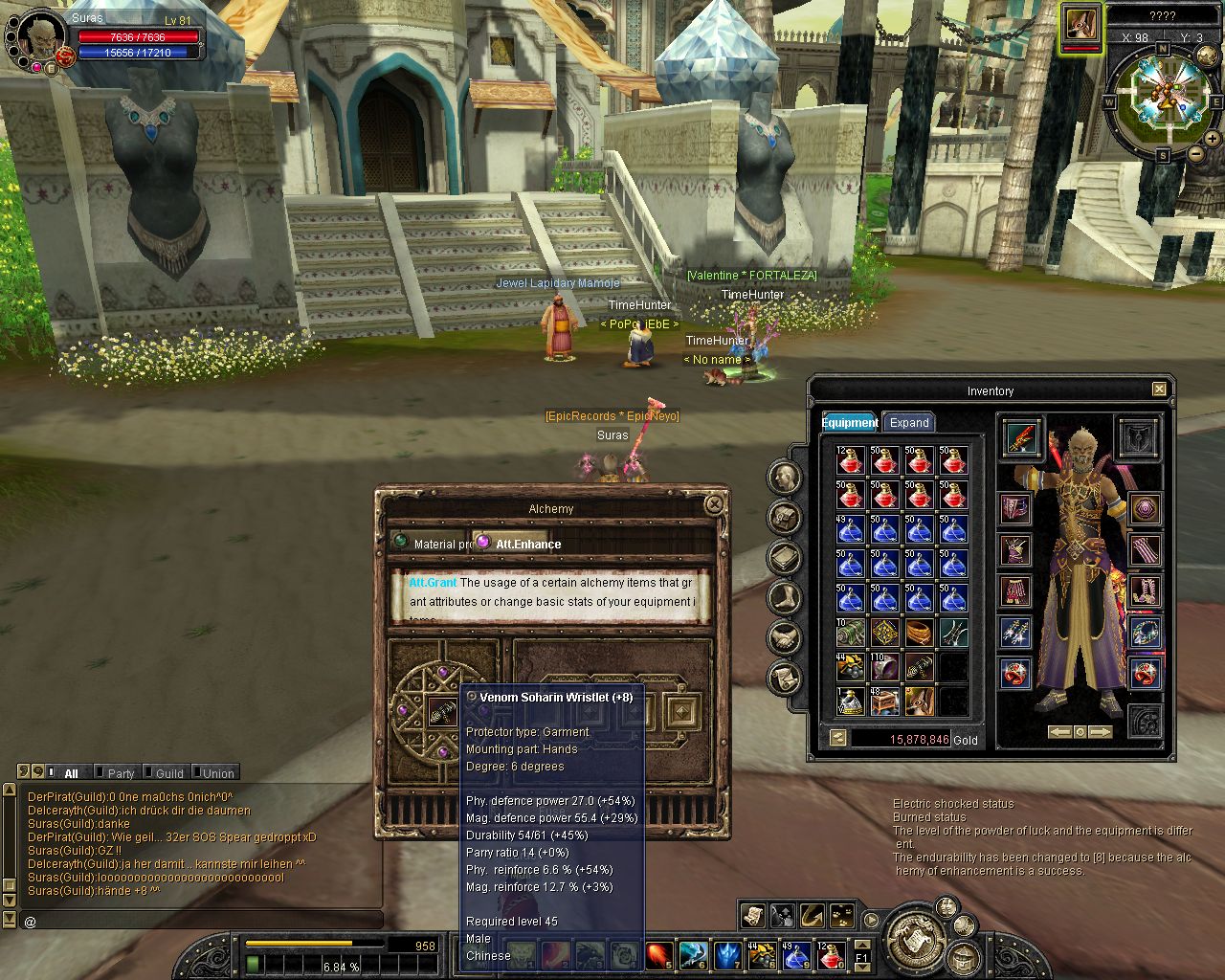
Task: Use the red health potion in hotbar slot 0
Action: click(830, 954)
